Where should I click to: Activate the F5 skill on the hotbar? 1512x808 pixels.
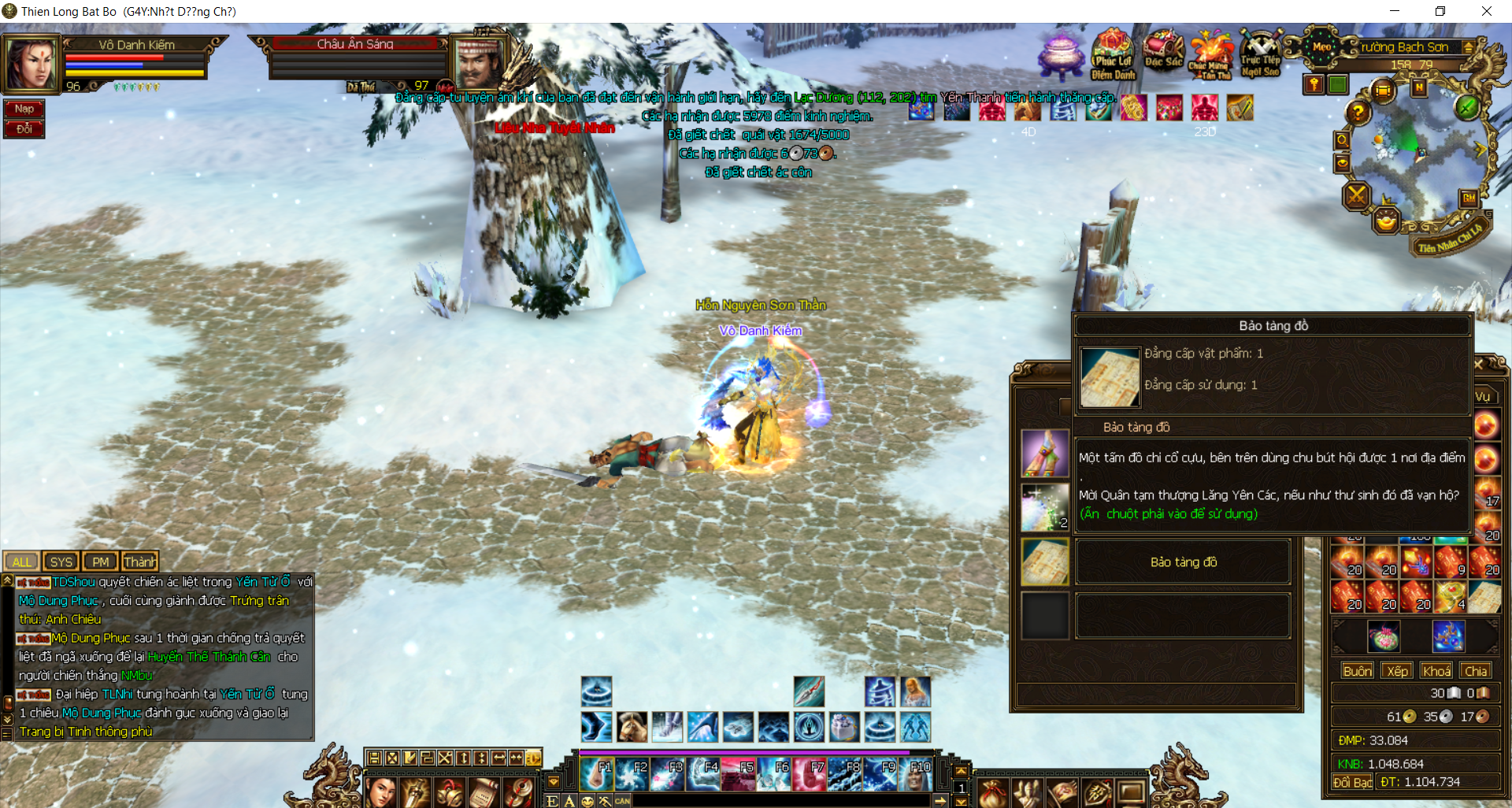739,775
